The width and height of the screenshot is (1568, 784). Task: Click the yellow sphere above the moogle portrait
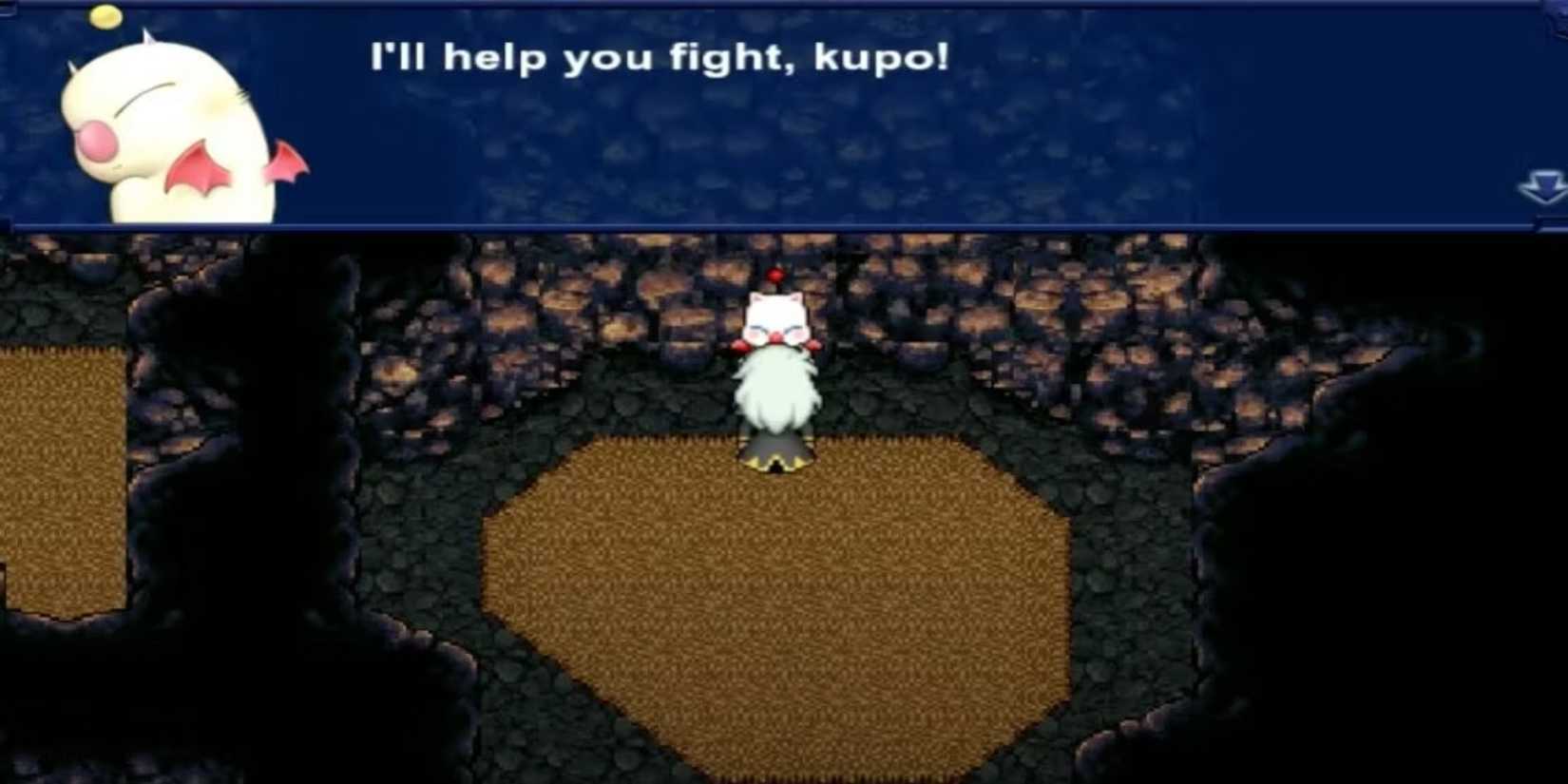107,17
